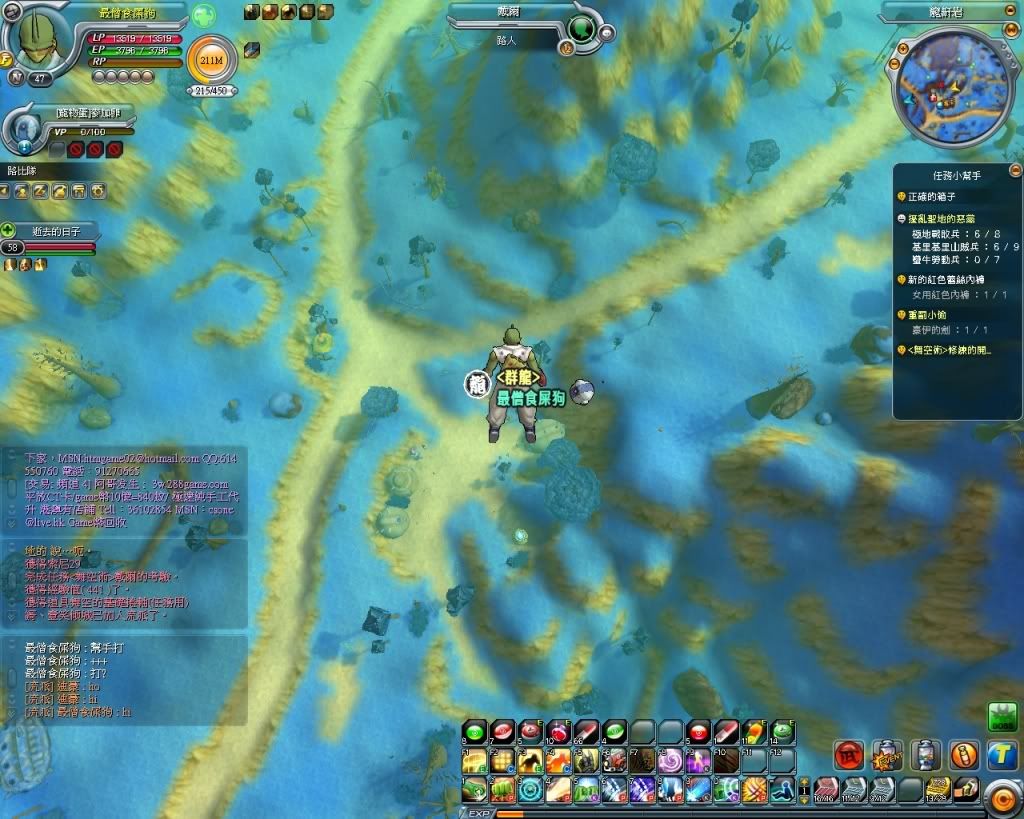This screenshot has width=1024, height=819.
Task: Click the orange capsule icon
Action: pyautogui.click(x=963, y=755)
